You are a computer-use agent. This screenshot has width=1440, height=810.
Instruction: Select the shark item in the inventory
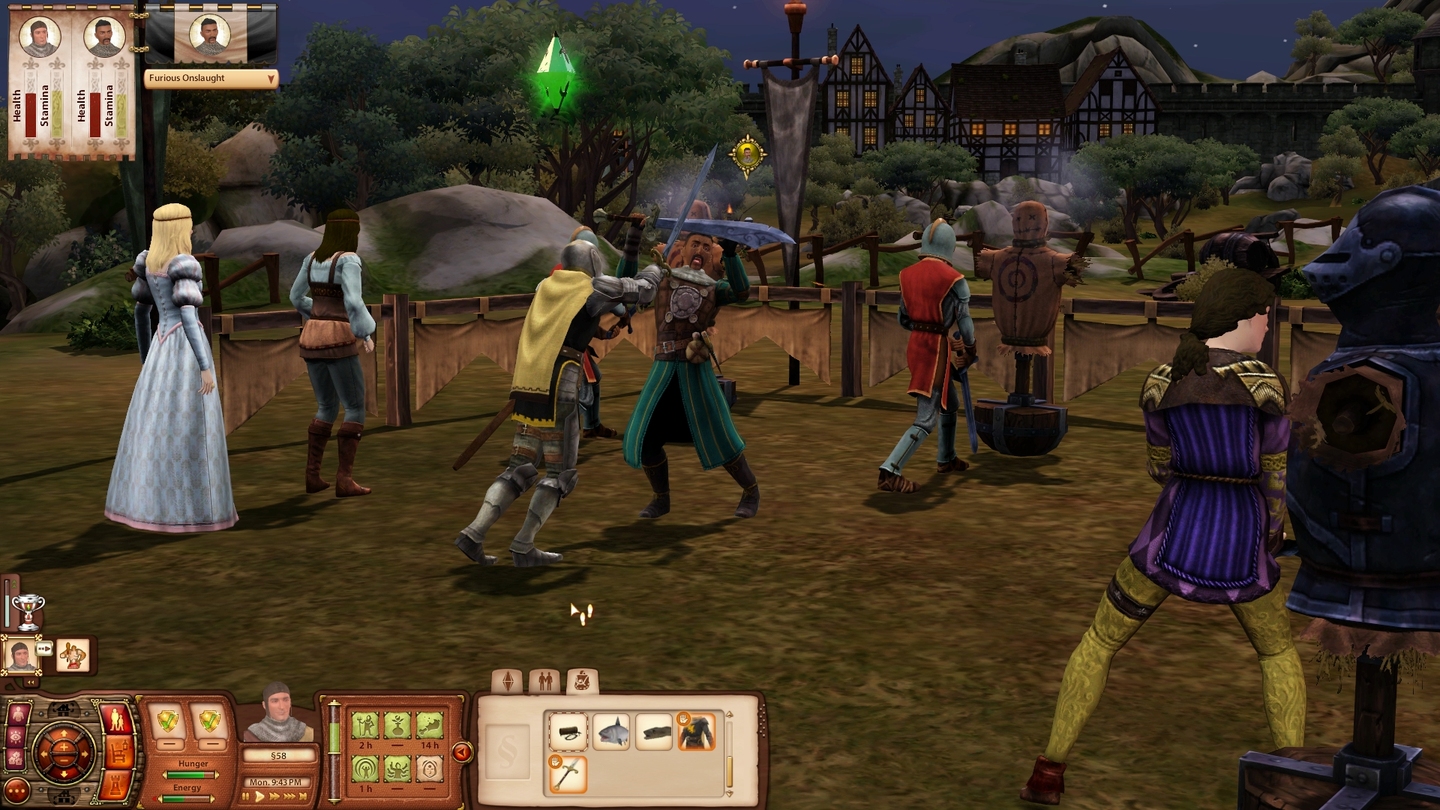tap(613, 731)
